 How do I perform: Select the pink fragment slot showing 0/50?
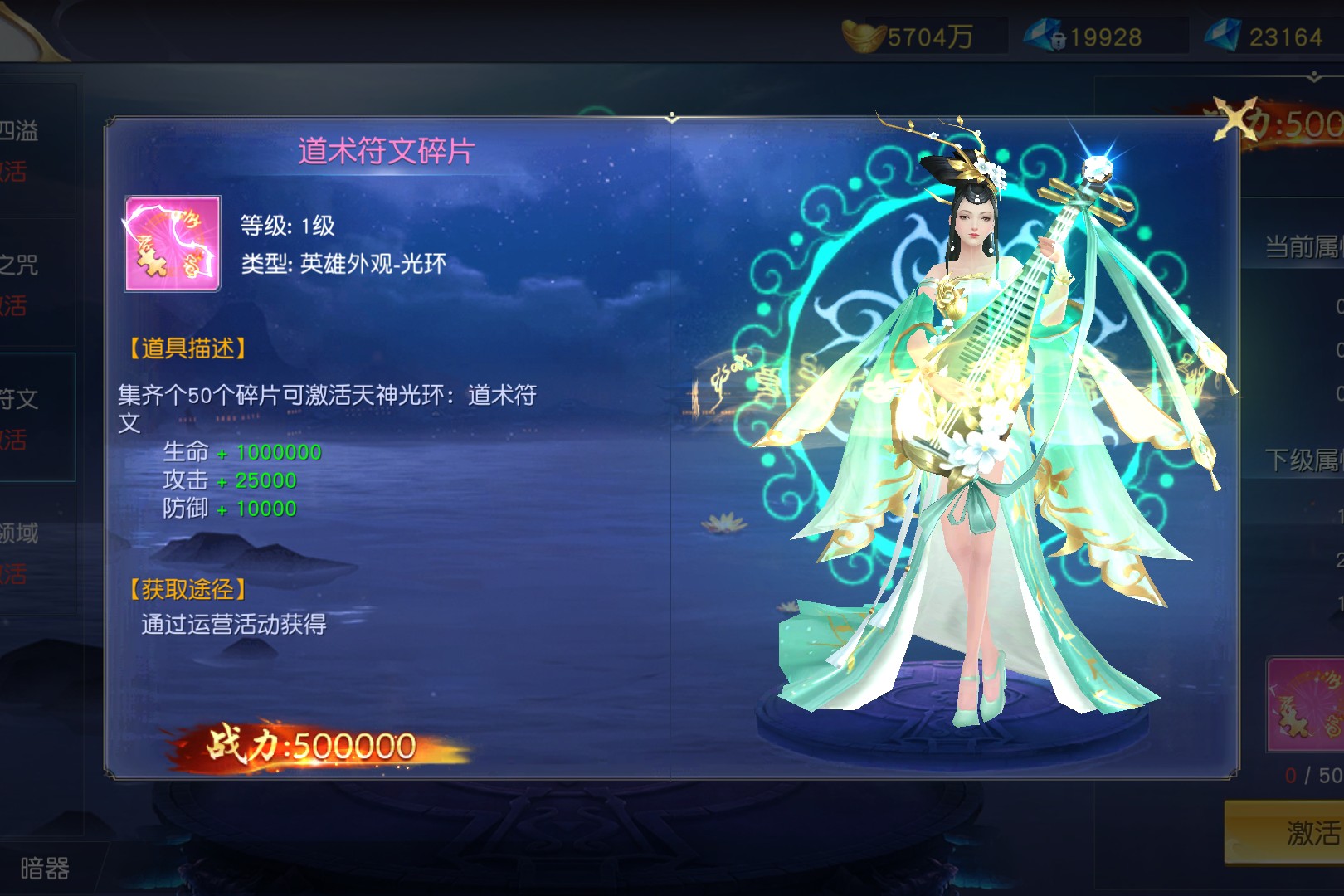(1305, 705)
